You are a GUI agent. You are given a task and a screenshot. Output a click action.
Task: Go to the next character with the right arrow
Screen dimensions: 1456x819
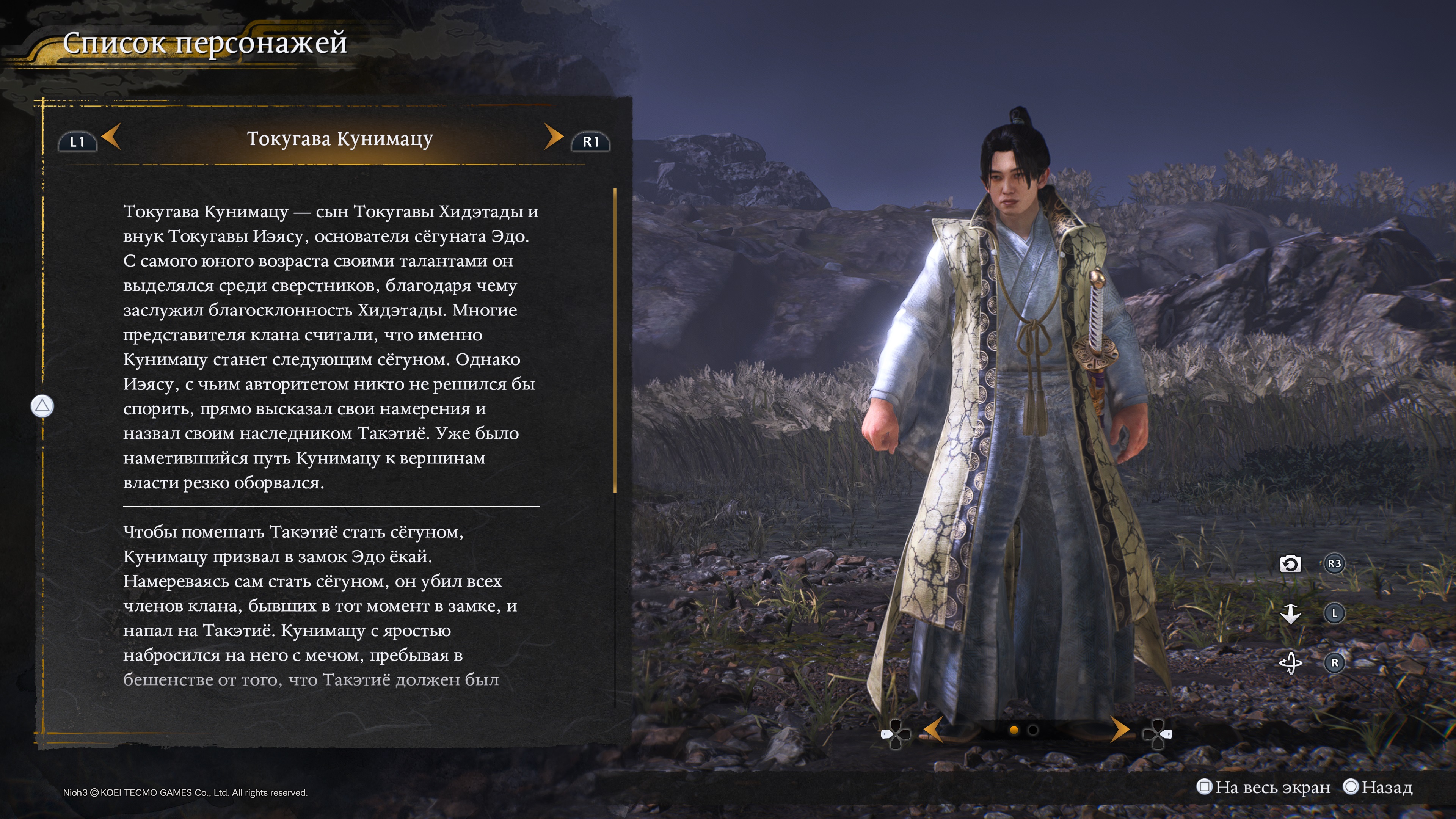click(x=553, y=137)
